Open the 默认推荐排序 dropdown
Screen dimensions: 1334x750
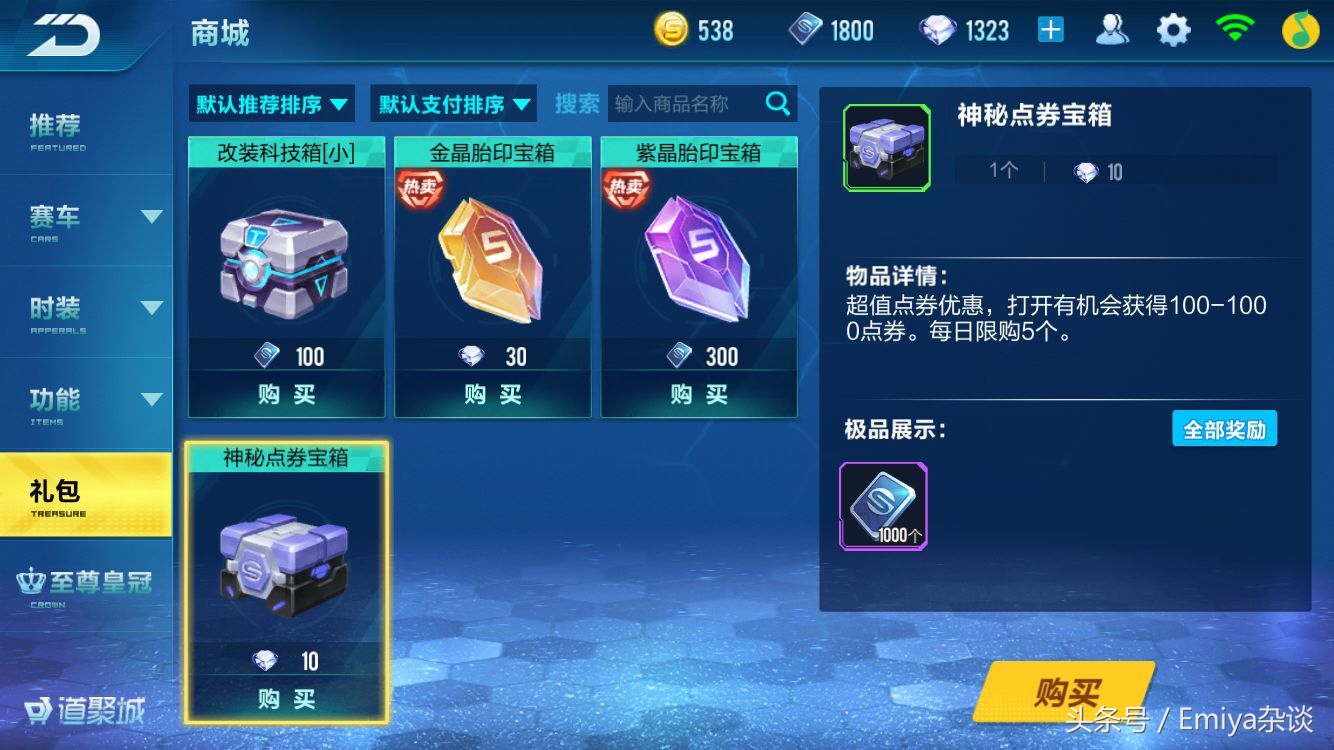(270, 103)
